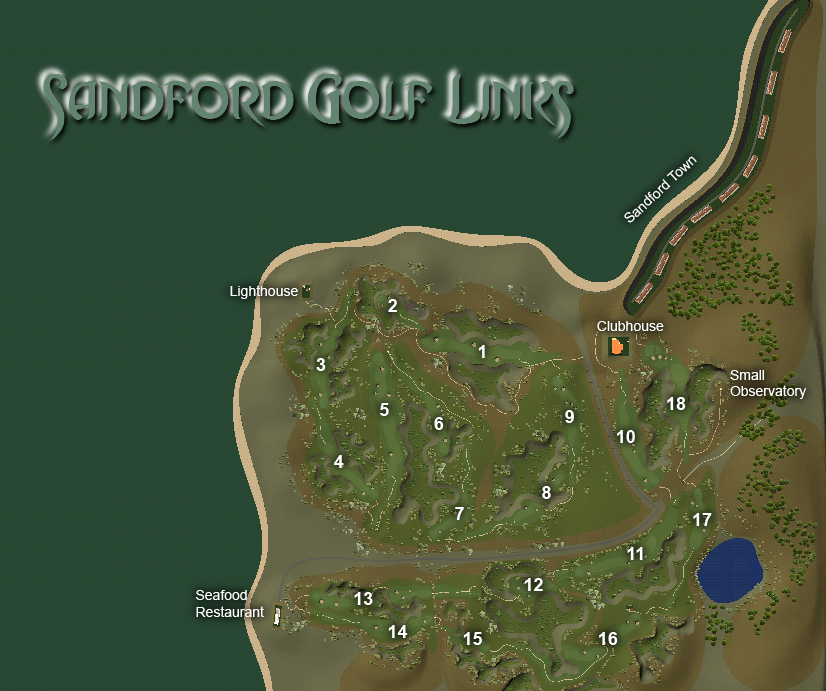
Task: Select hole 13 near the Seafood Restaurant
Action: 363,599
